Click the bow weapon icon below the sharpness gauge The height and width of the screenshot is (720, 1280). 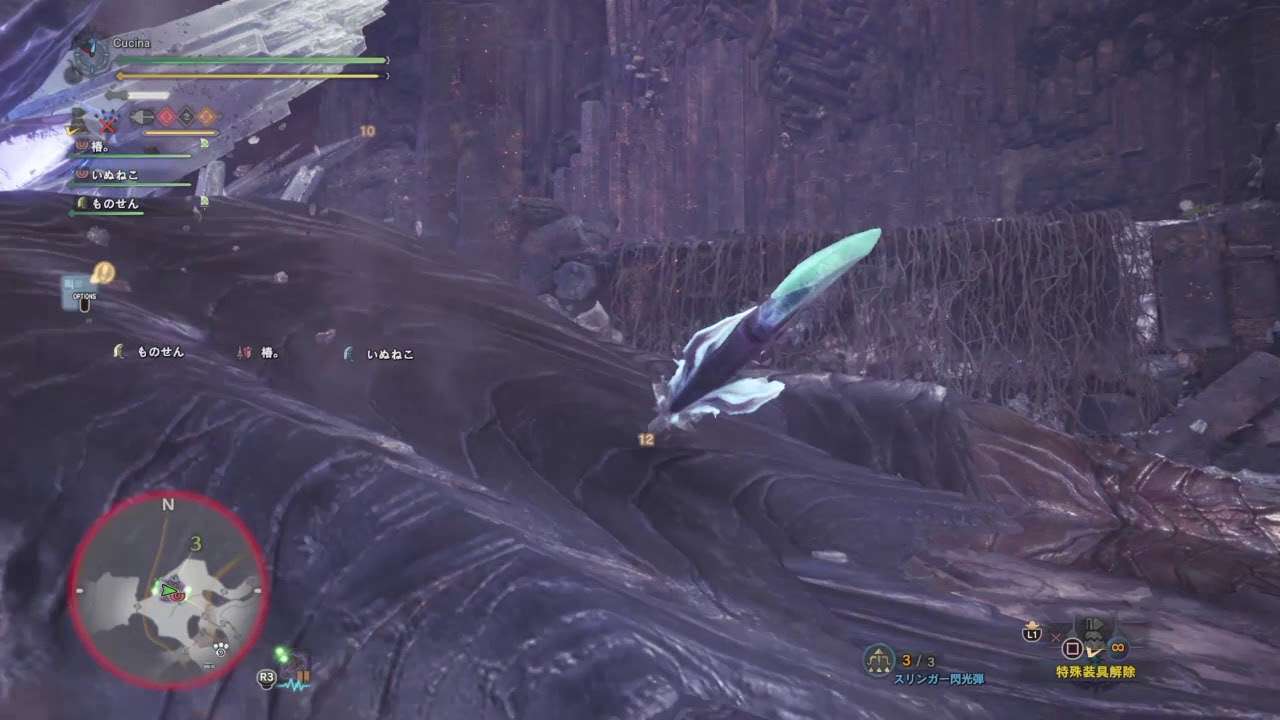click(x=143, y=115)
